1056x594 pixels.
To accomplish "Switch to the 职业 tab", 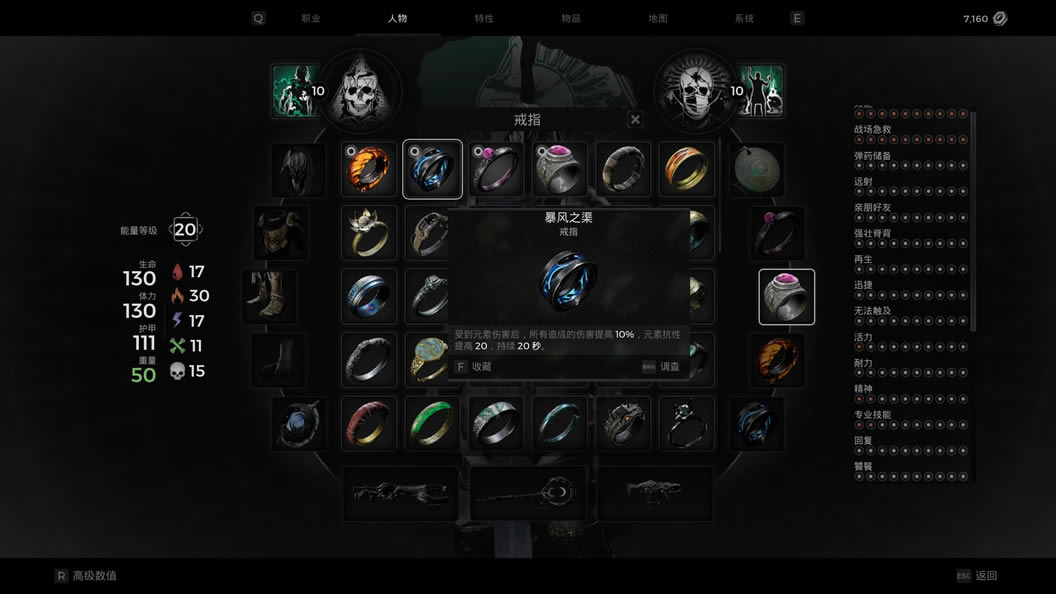I will (311, 19).
